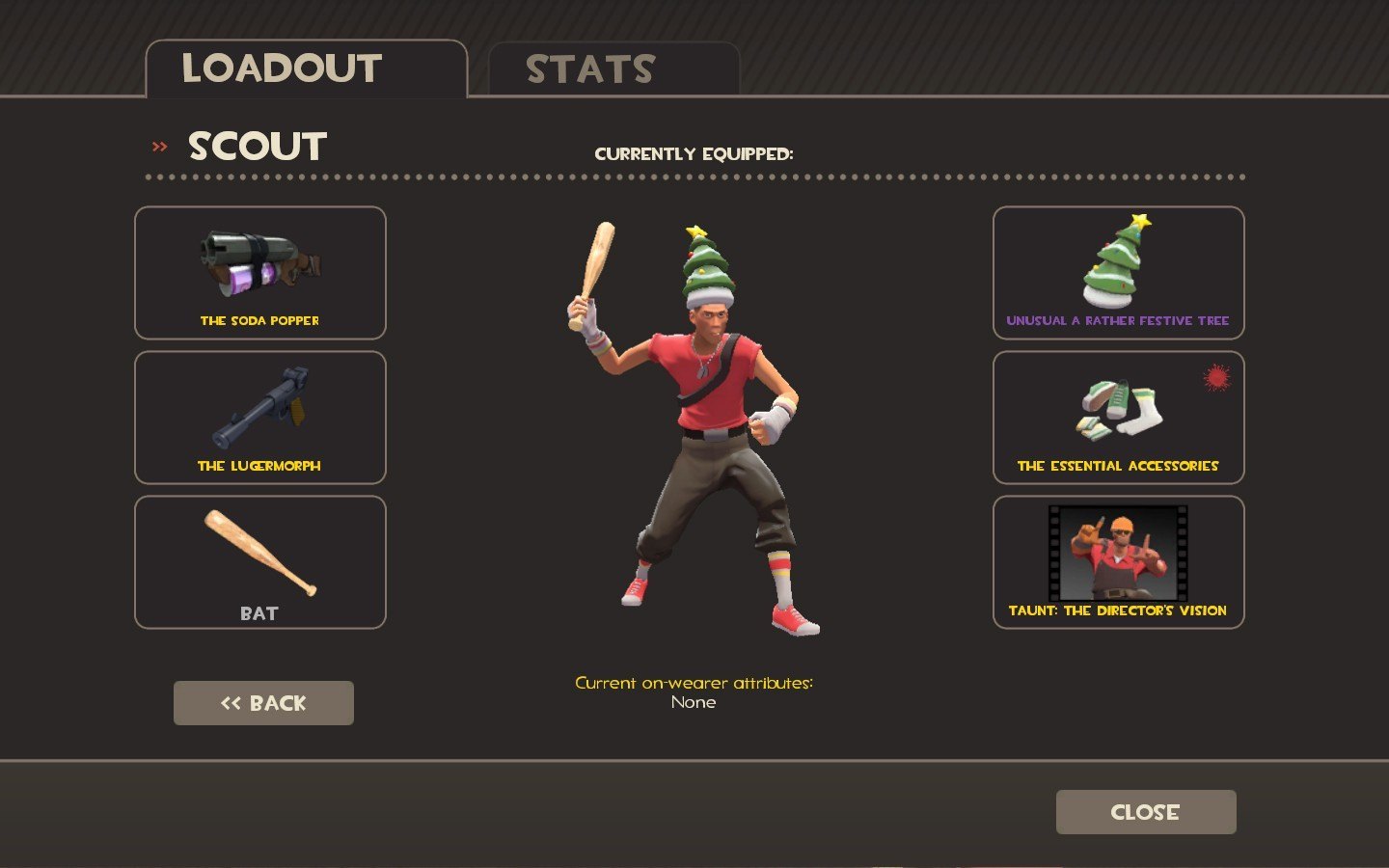Open The Soda Popper weapon slot
The image size is (1389, 868).
260,273
